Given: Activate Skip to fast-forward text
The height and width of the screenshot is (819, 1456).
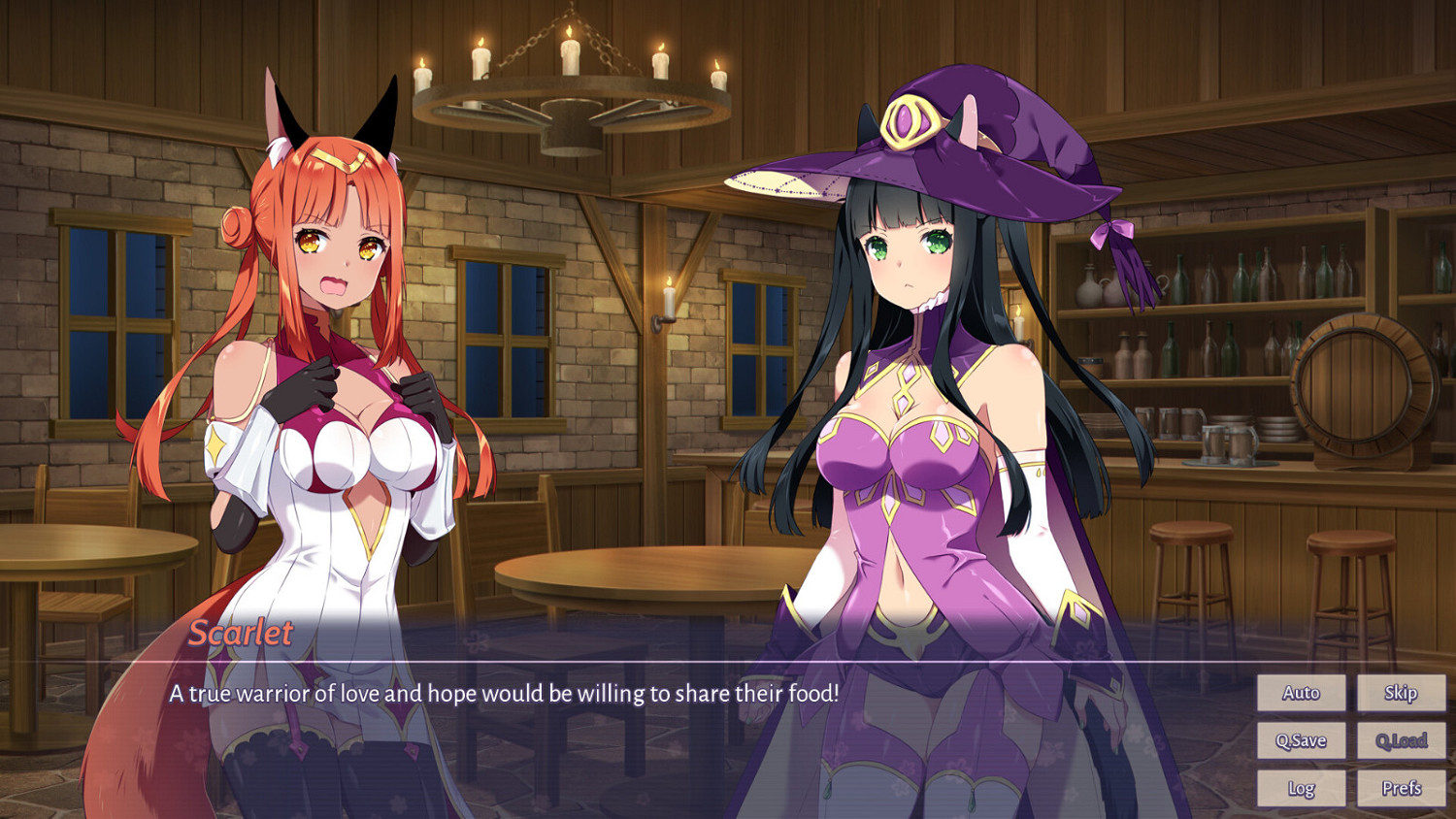Looking at the screenshot, I should tap(1401, 693).
